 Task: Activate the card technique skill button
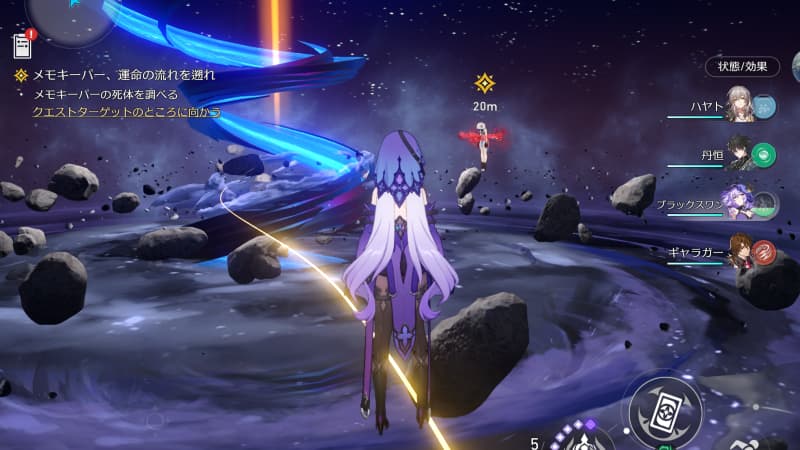pyautogui.click(x=665, y=411)
